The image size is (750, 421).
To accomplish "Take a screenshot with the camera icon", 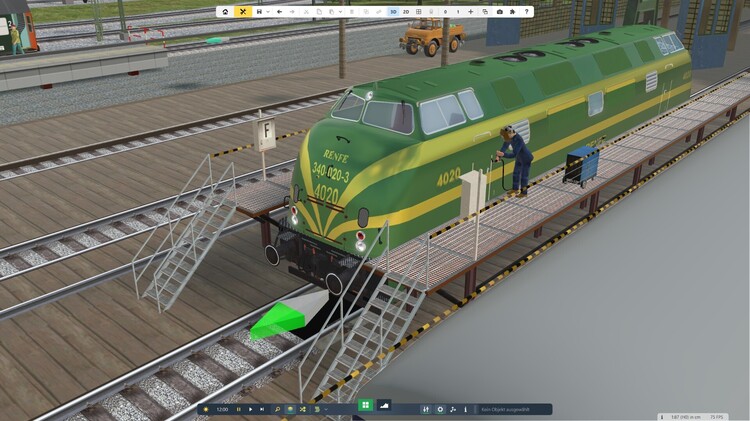I will point(499,12).
